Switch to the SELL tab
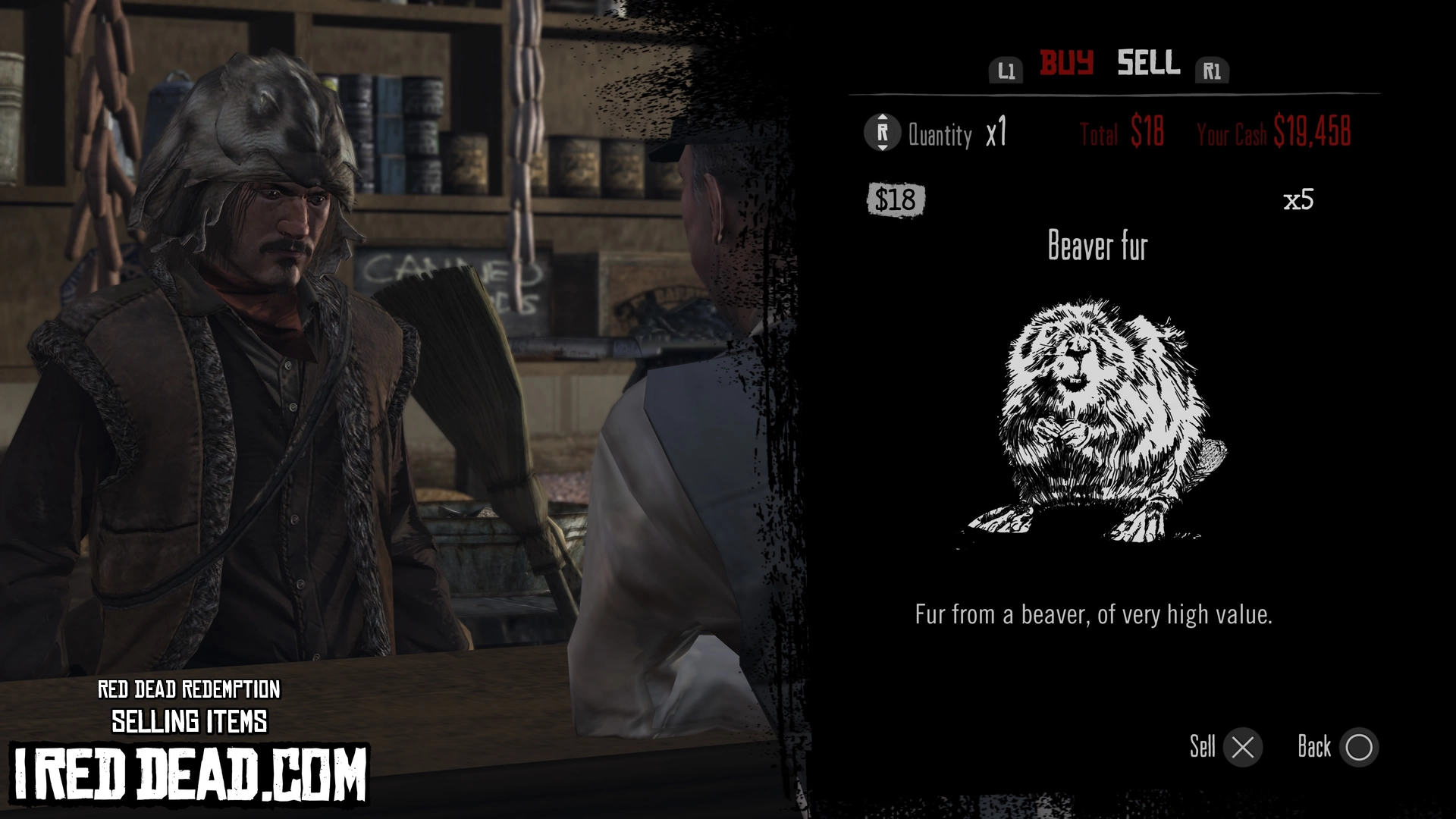This screenshot has height=819, width=1456. coord(1148,63)
